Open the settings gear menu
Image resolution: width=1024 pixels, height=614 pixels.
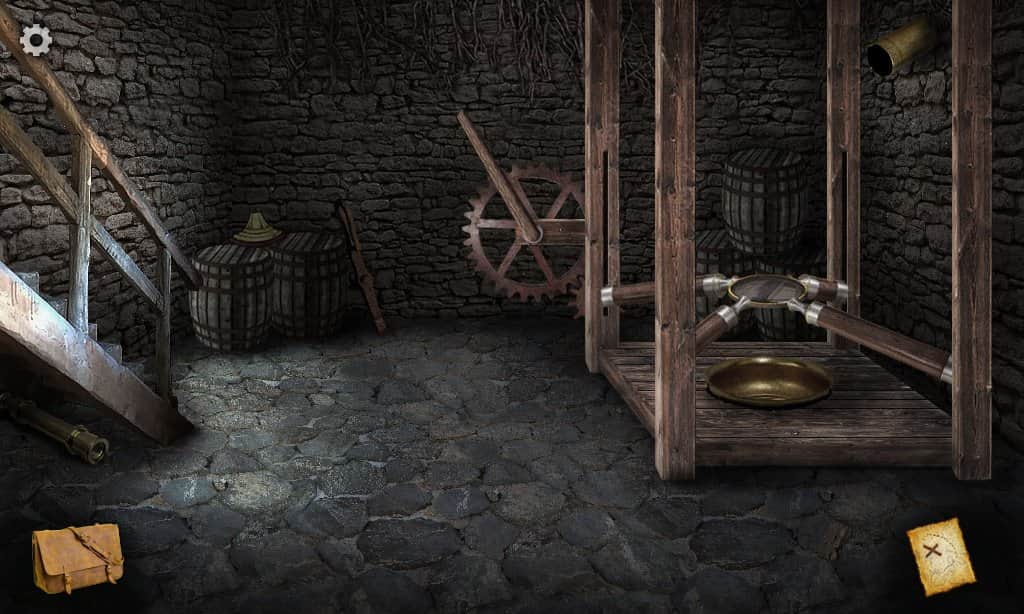point(36,40)
